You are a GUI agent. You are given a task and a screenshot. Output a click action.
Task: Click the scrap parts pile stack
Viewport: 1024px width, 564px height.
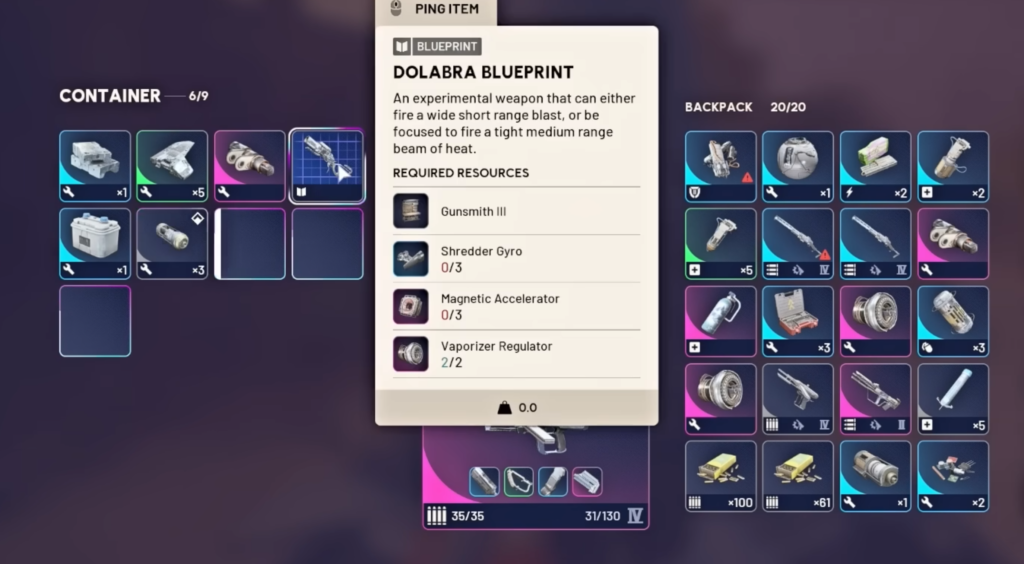[952, 476]
